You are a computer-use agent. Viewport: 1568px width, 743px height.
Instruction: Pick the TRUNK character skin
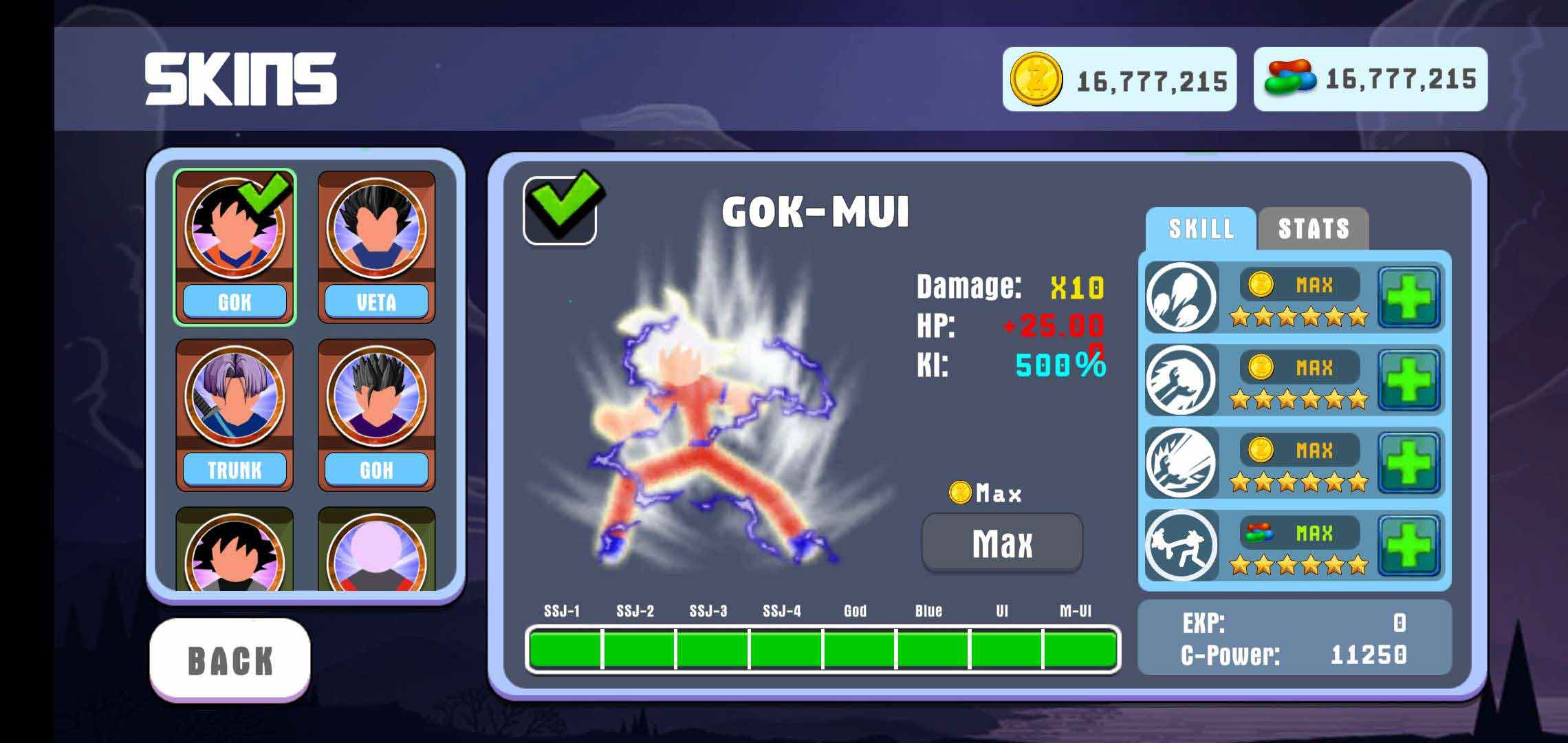[x=235, y=415]
